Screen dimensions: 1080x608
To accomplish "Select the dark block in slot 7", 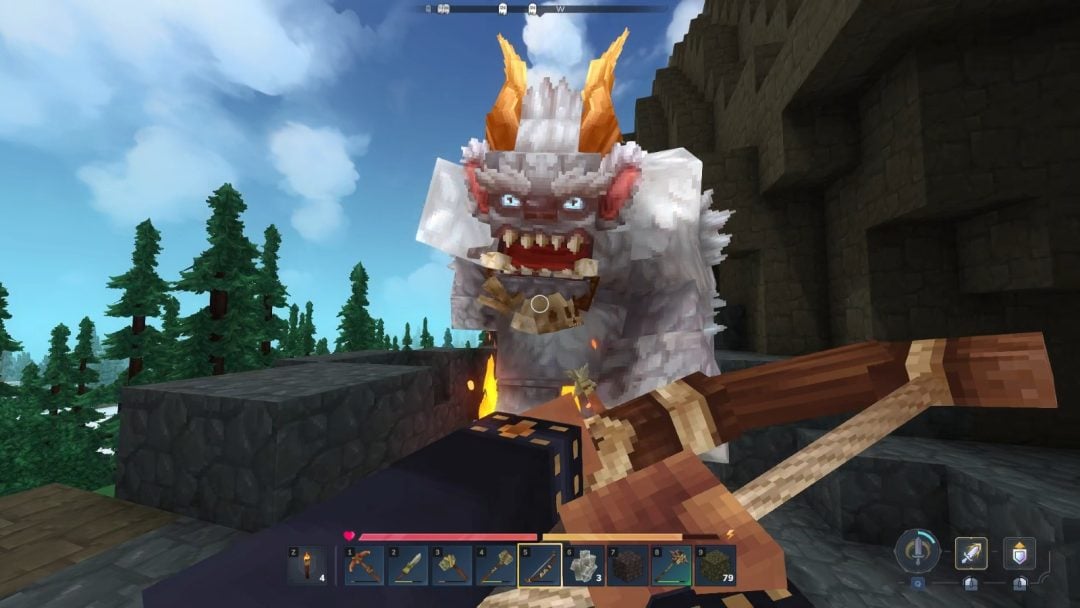I will (627, 566).
